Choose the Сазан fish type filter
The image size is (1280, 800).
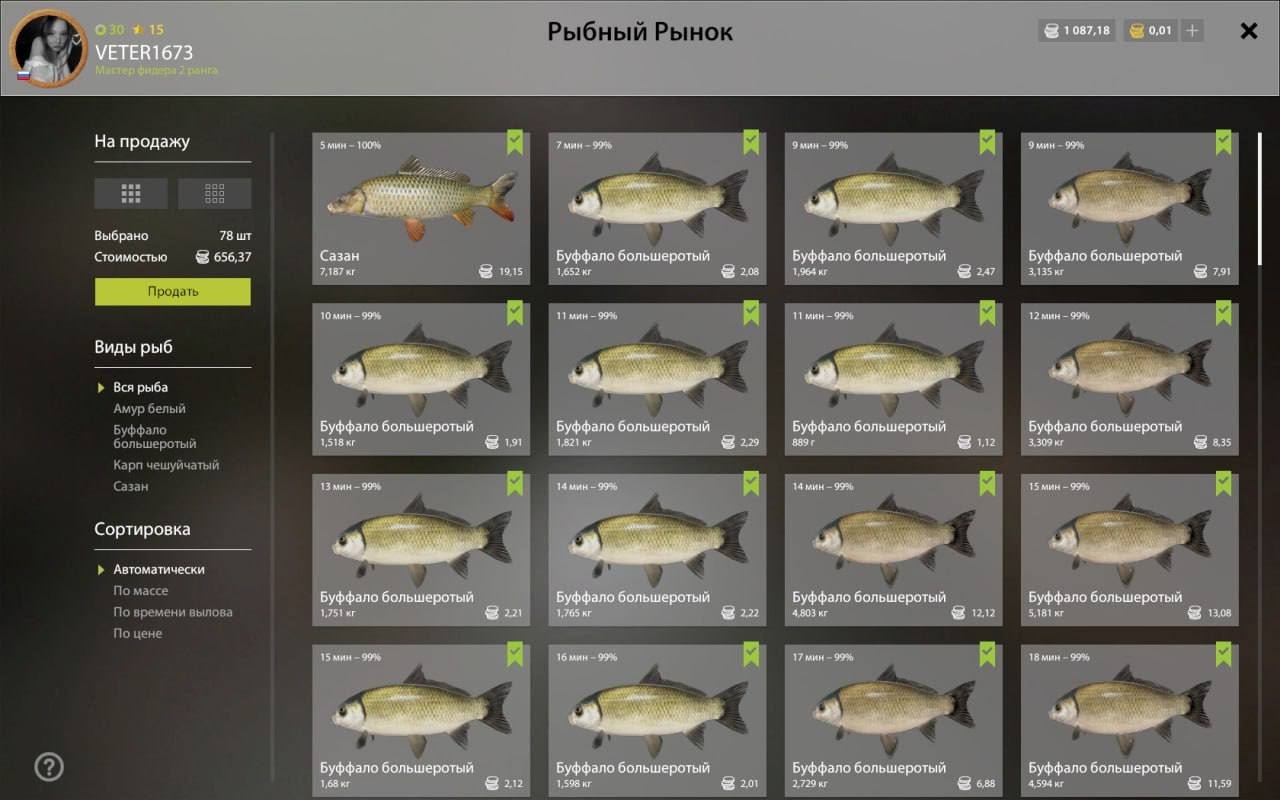[130, 487]
